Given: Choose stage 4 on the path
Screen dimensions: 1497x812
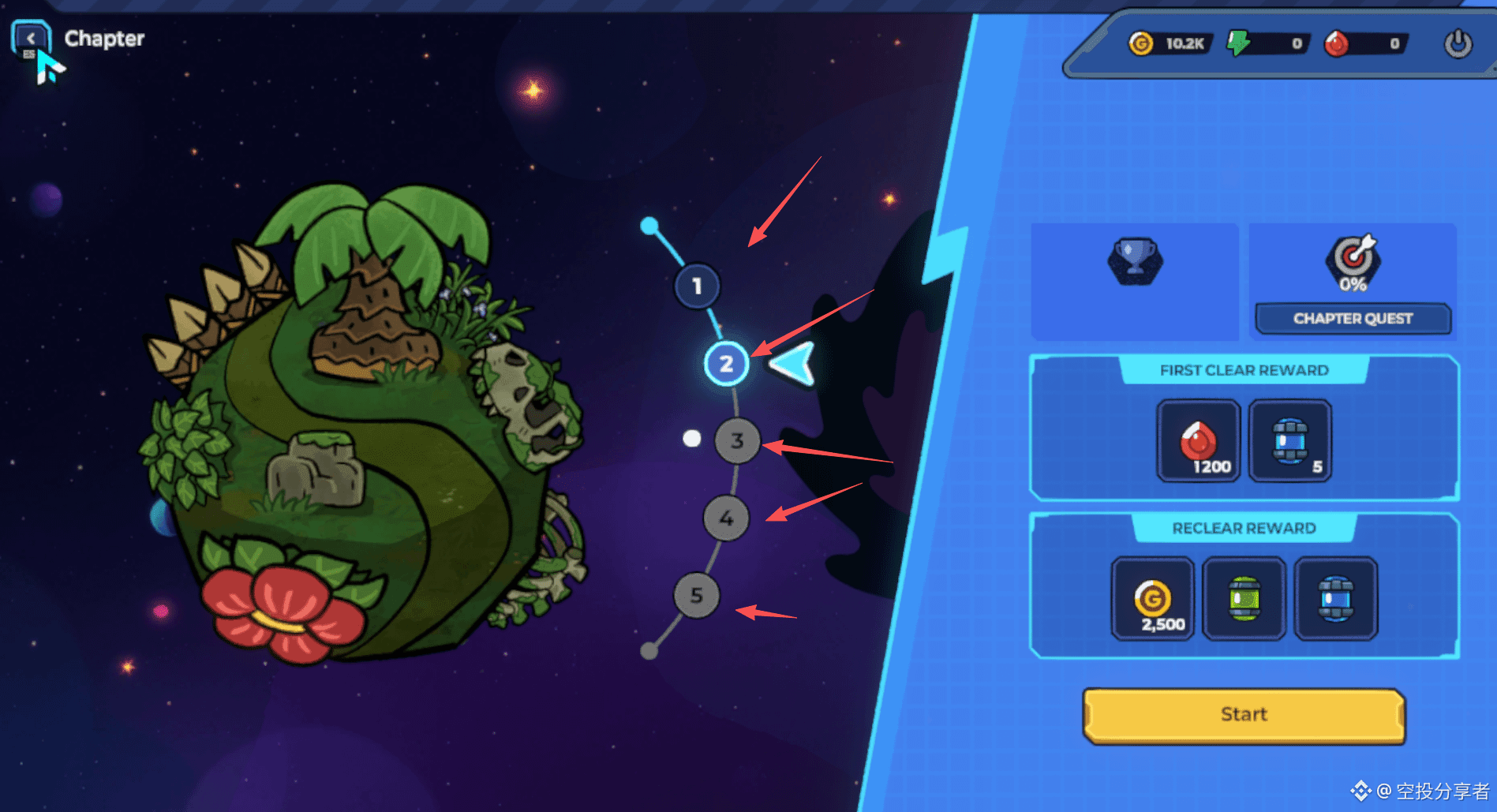Looking at the screenshot, I should [x=726, y=518].
